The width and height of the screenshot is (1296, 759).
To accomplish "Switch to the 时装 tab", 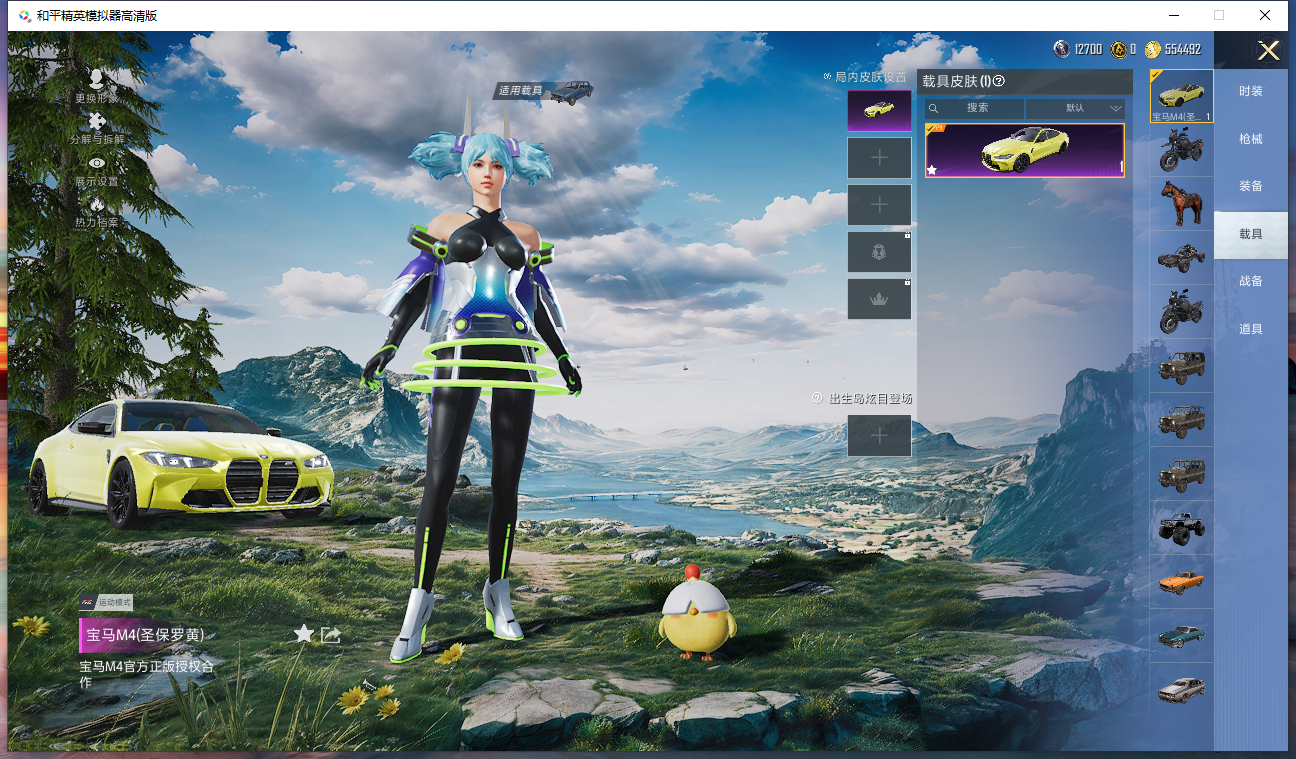I will [1250, 91].
